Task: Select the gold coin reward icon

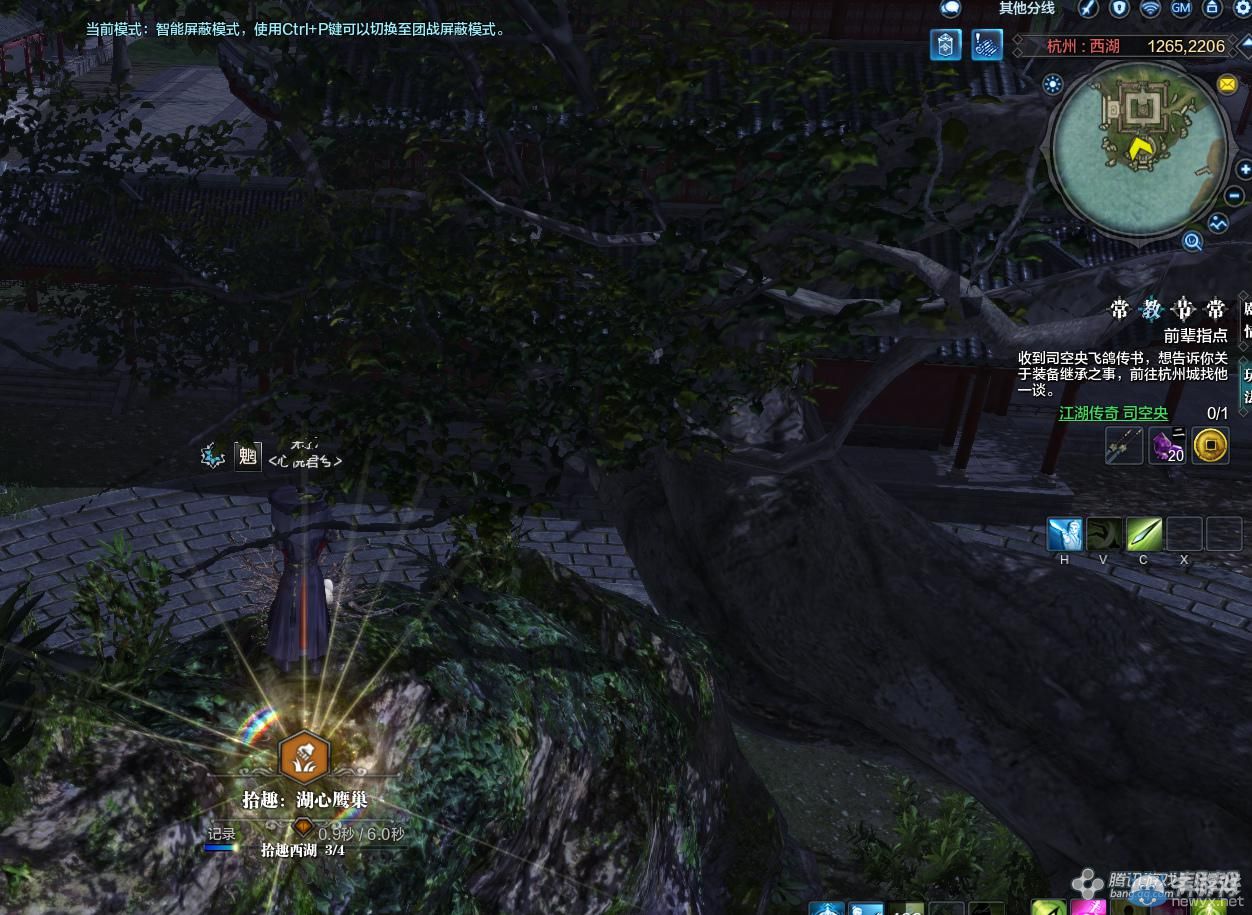Action: [x=1210, y=445]
